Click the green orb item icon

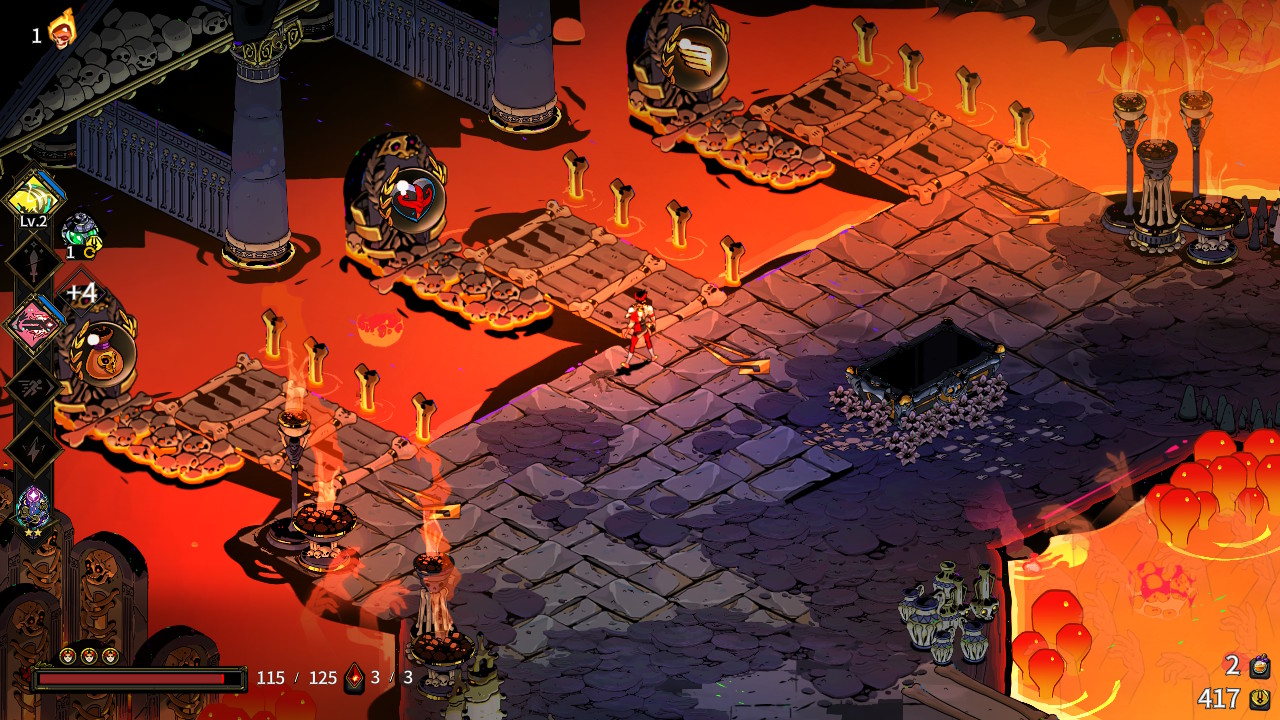(80, 232)
